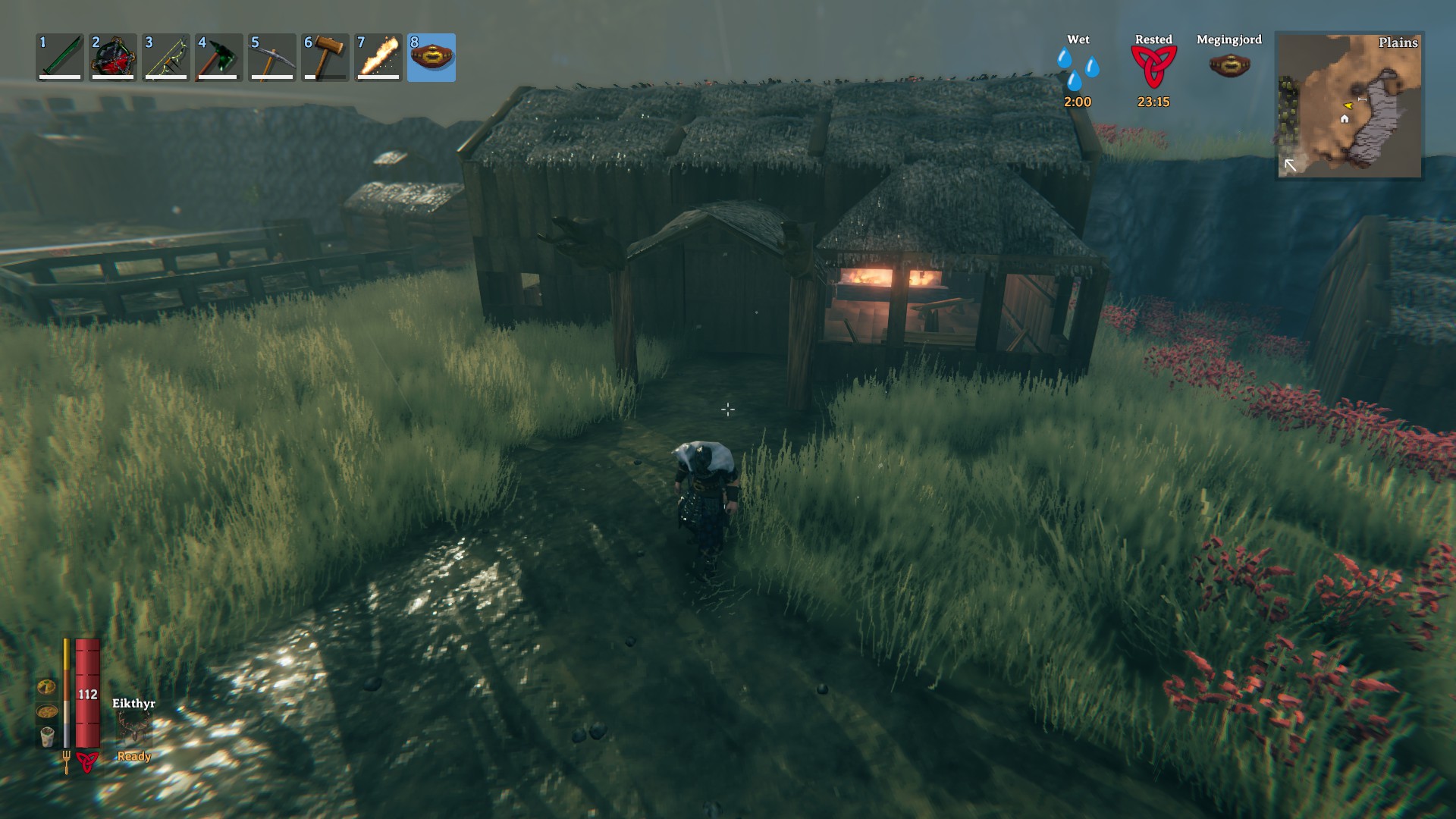
Task: Click the house marker on the minimap
Action: coord(1345,119)
